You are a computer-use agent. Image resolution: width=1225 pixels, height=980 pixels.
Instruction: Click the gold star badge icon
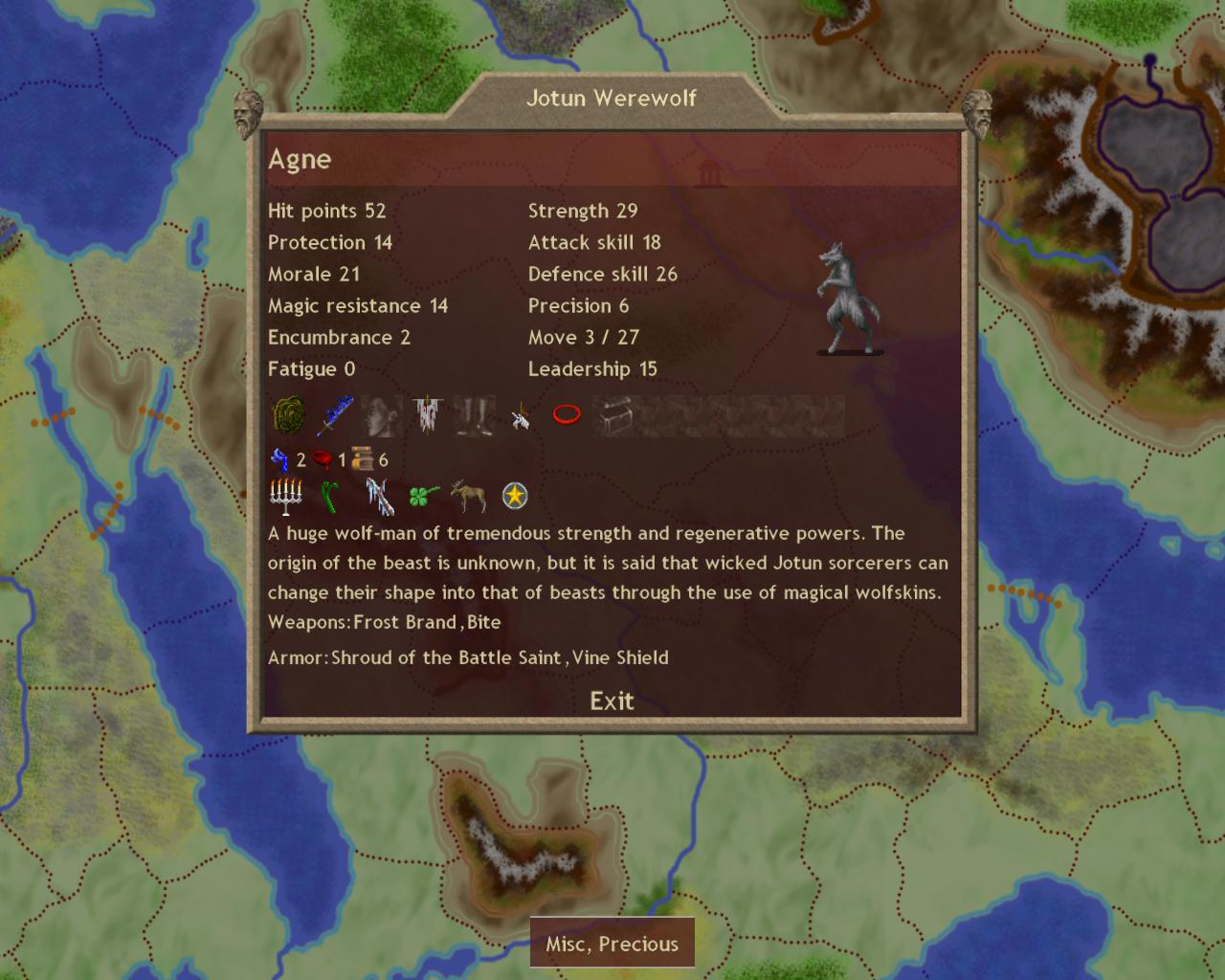click(515, 496)
